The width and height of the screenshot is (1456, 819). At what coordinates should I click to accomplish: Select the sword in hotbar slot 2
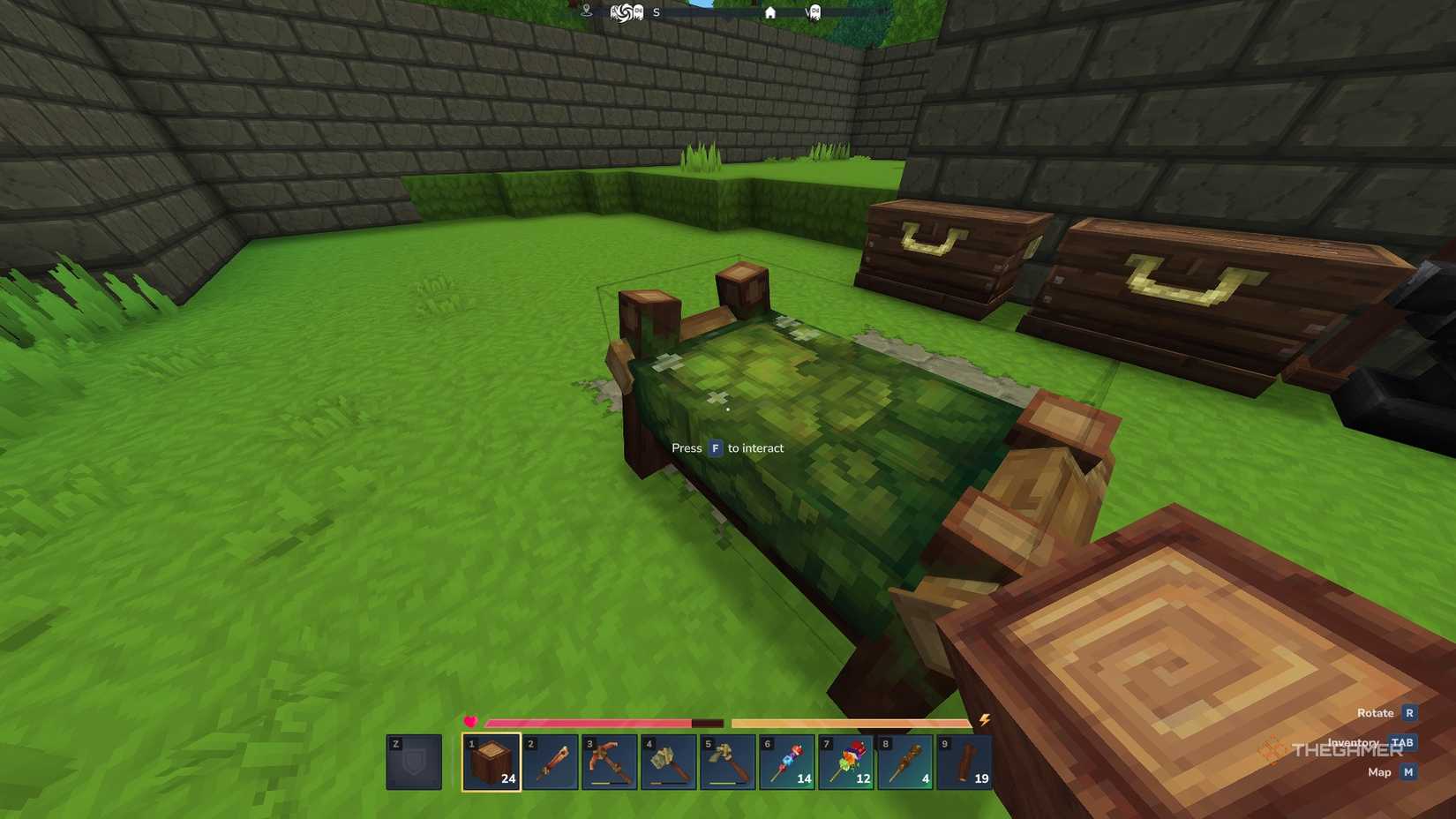pos(551,760)
